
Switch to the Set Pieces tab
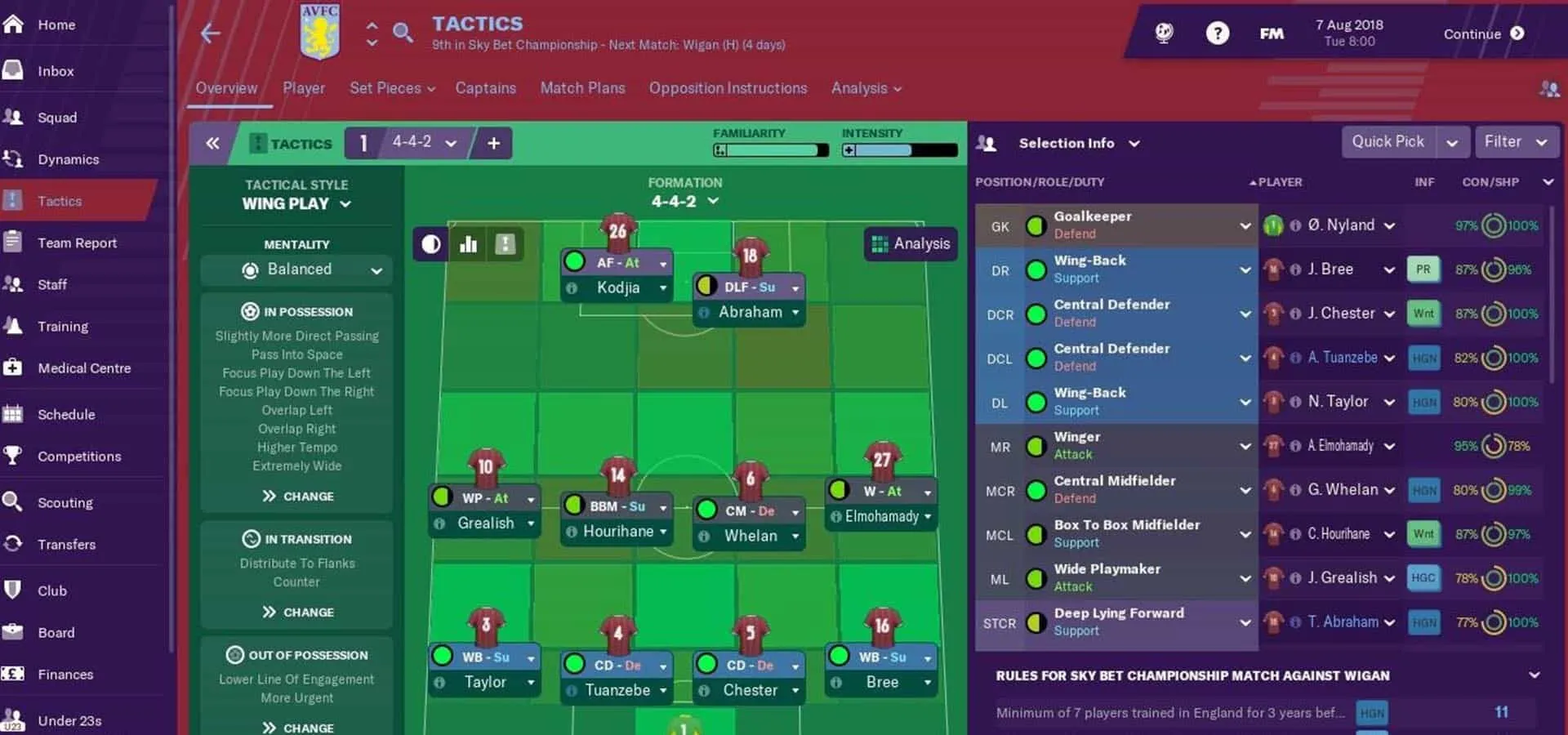(x=385, y=88)
